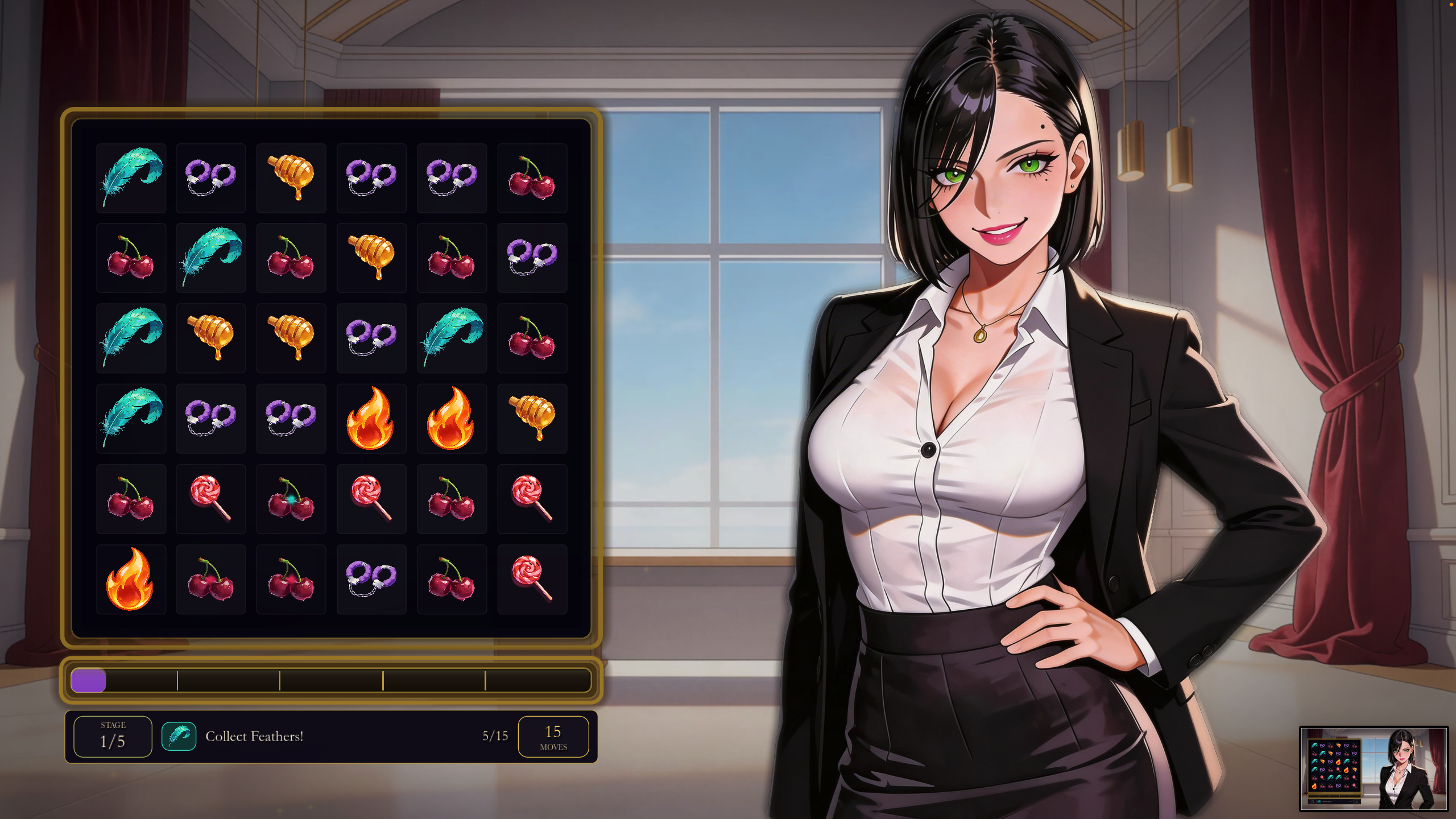Select the feather tile in the fourth row
Image resolution: width=1456 pixels, height=819 pixels.
pos(131,418)
